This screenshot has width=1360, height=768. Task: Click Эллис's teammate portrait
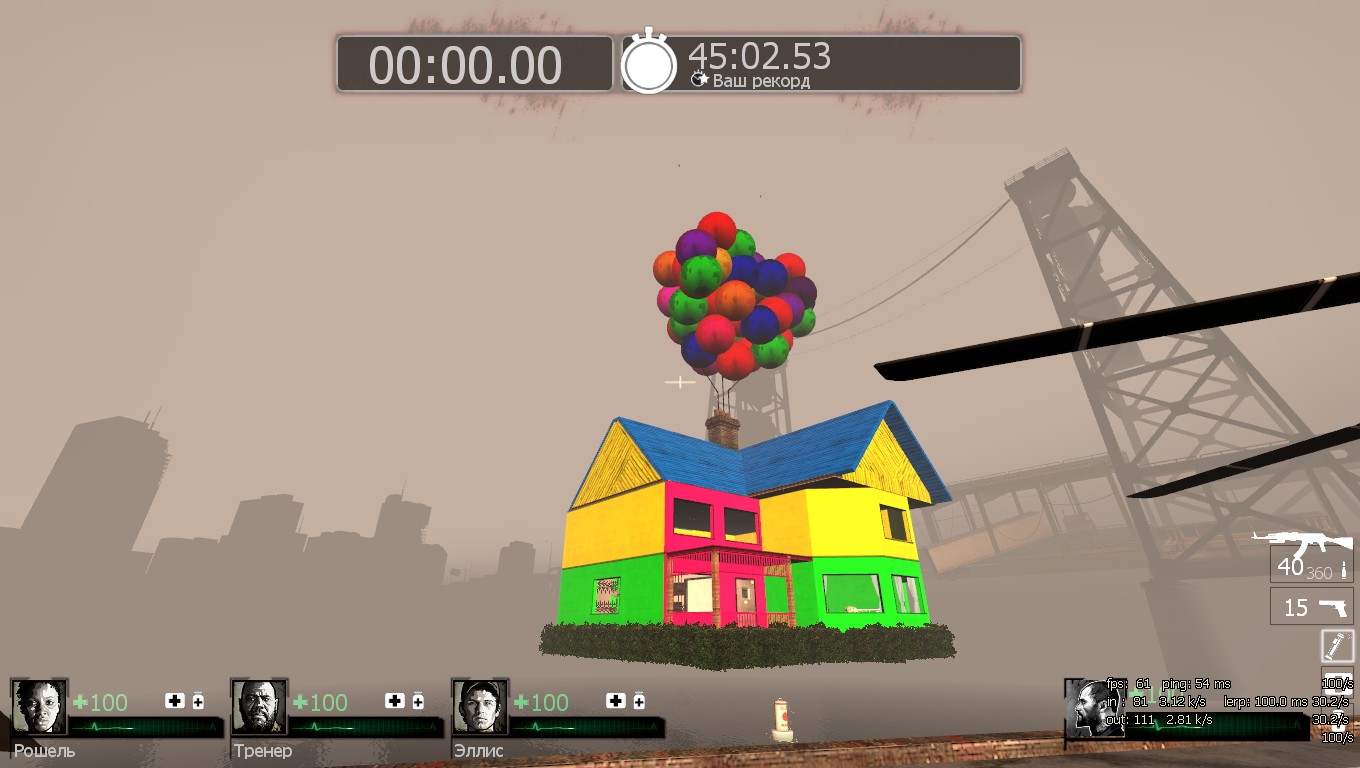point(480,707)
